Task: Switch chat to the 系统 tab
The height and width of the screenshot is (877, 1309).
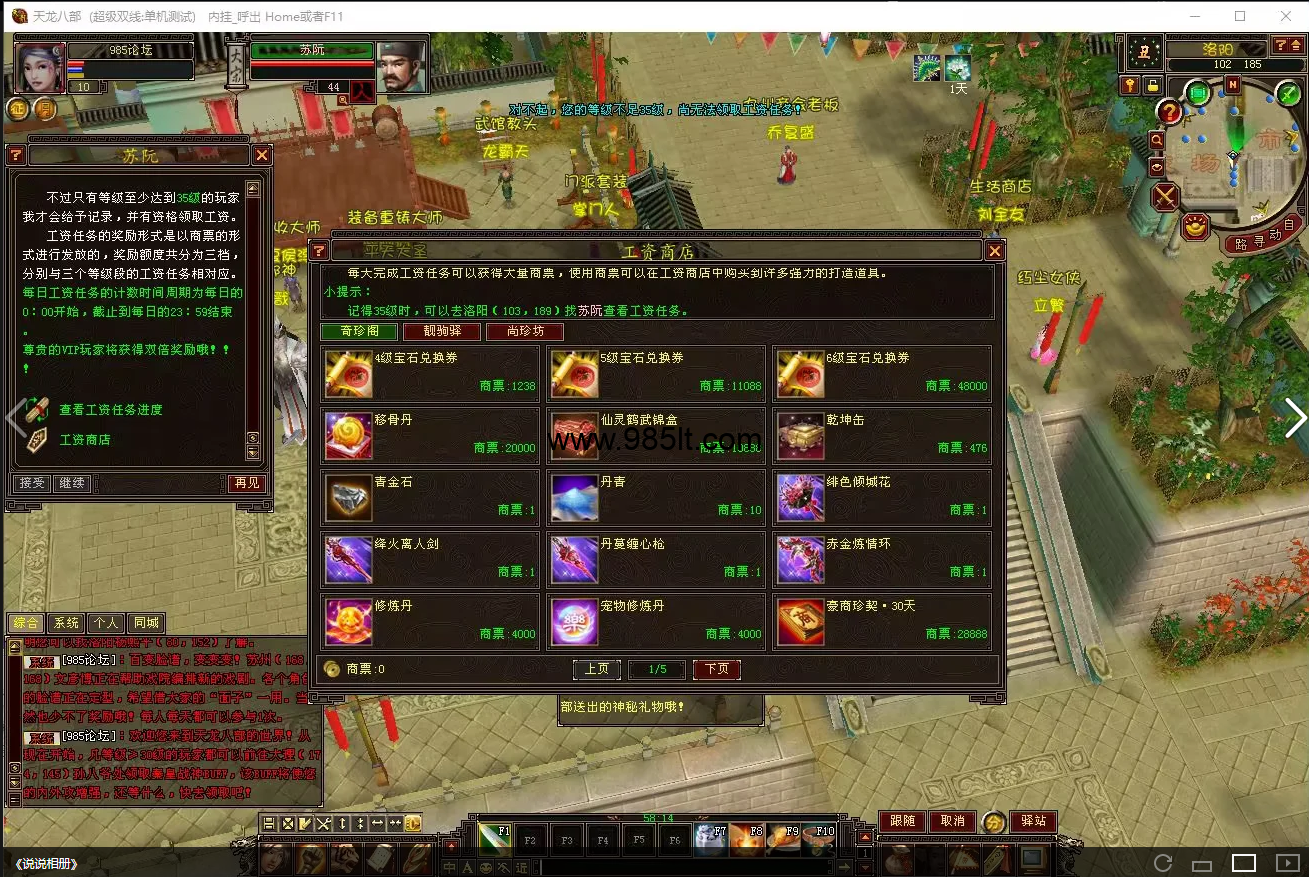Action: pyautogui.click(x=66, y=623)
